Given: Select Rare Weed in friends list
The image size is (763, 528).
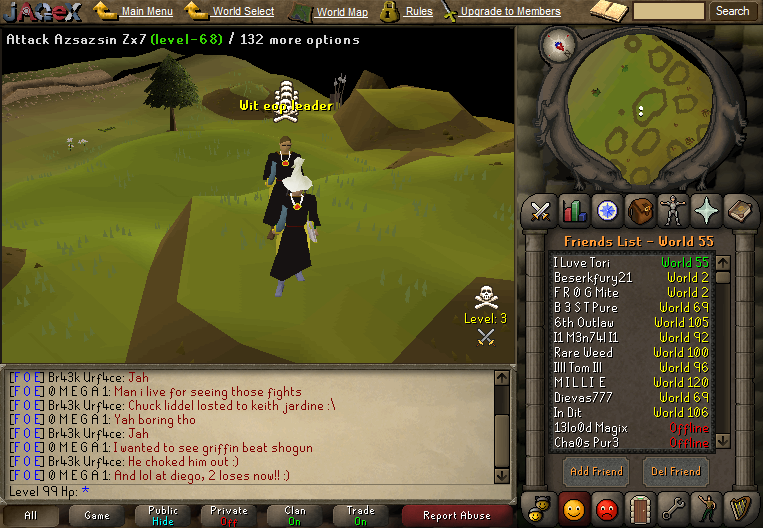Looking at the screenshot, I should click(x=584, y=353).
